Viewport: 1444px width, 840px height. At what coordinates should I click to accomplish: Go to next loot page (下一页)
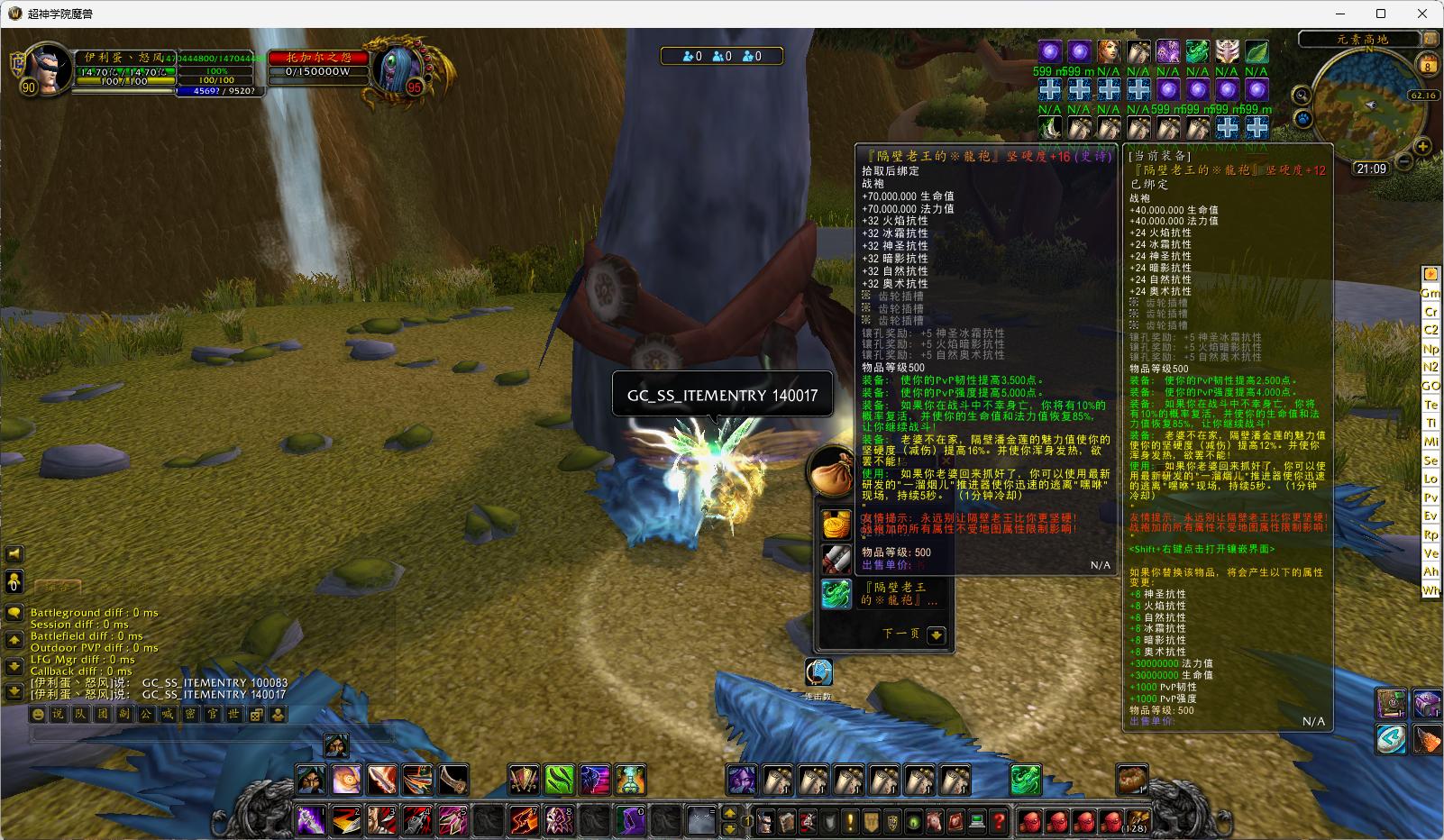[936, 635]
